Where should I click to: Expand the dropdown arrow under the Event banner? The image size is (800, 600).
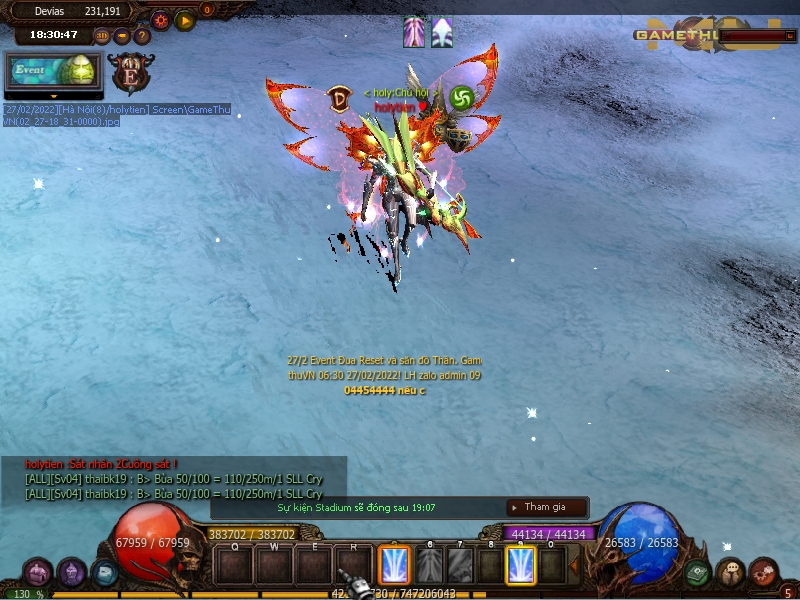click(x=52, y=97)
